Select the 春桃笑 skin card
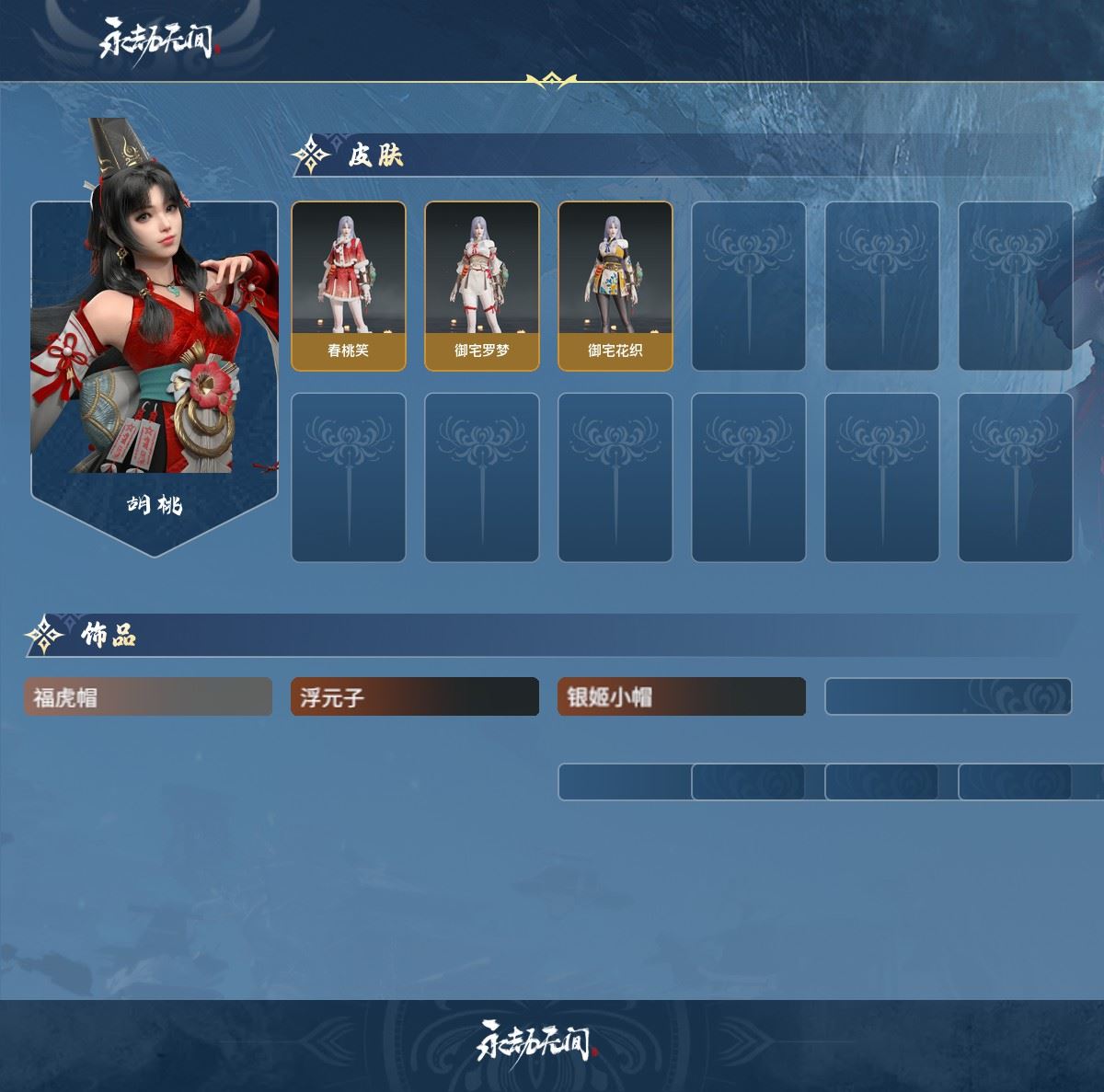 point(349,286)
